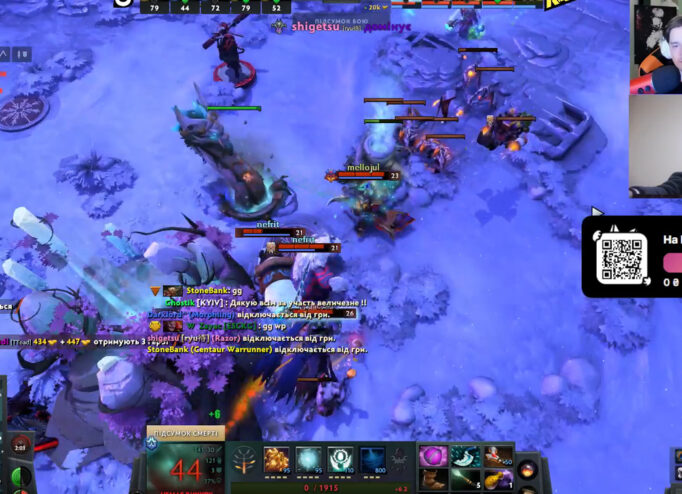Activate the glowing cyan orb ability
Screen dimensions: 682x494
(309, 460)
